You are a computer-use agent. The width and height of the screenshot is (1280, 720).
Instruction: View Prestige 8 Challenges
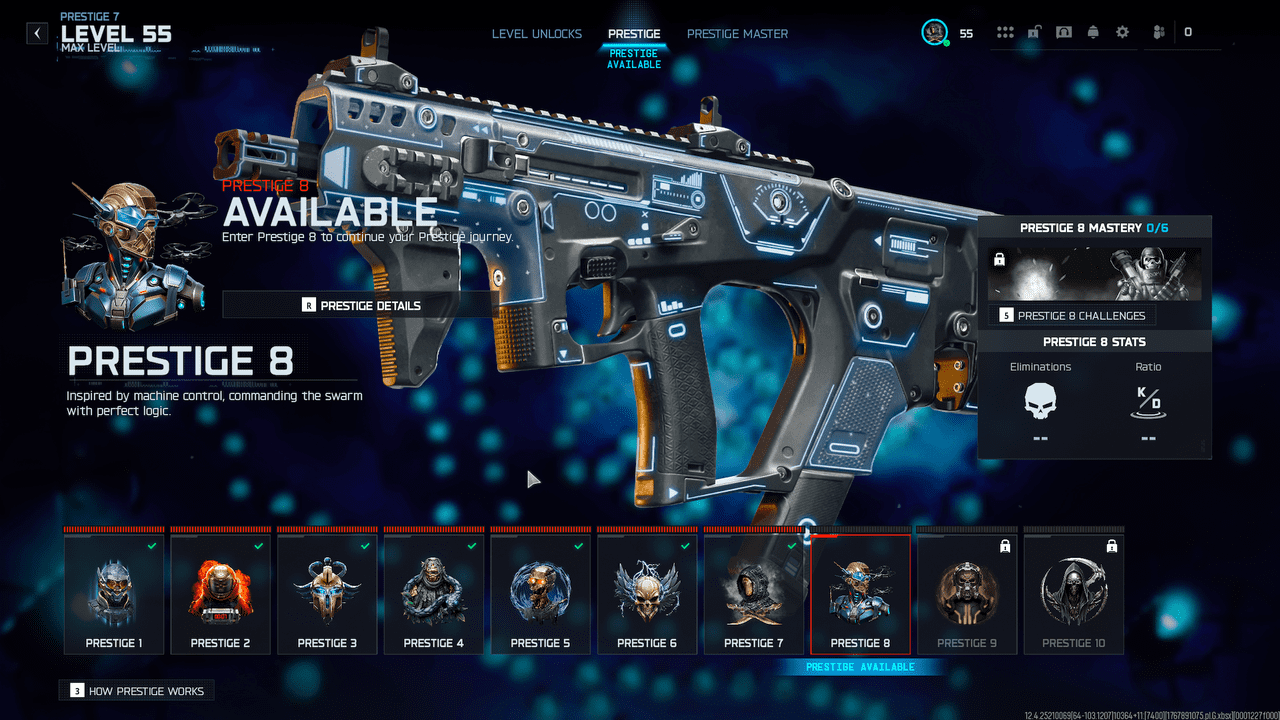(1073, 315)
